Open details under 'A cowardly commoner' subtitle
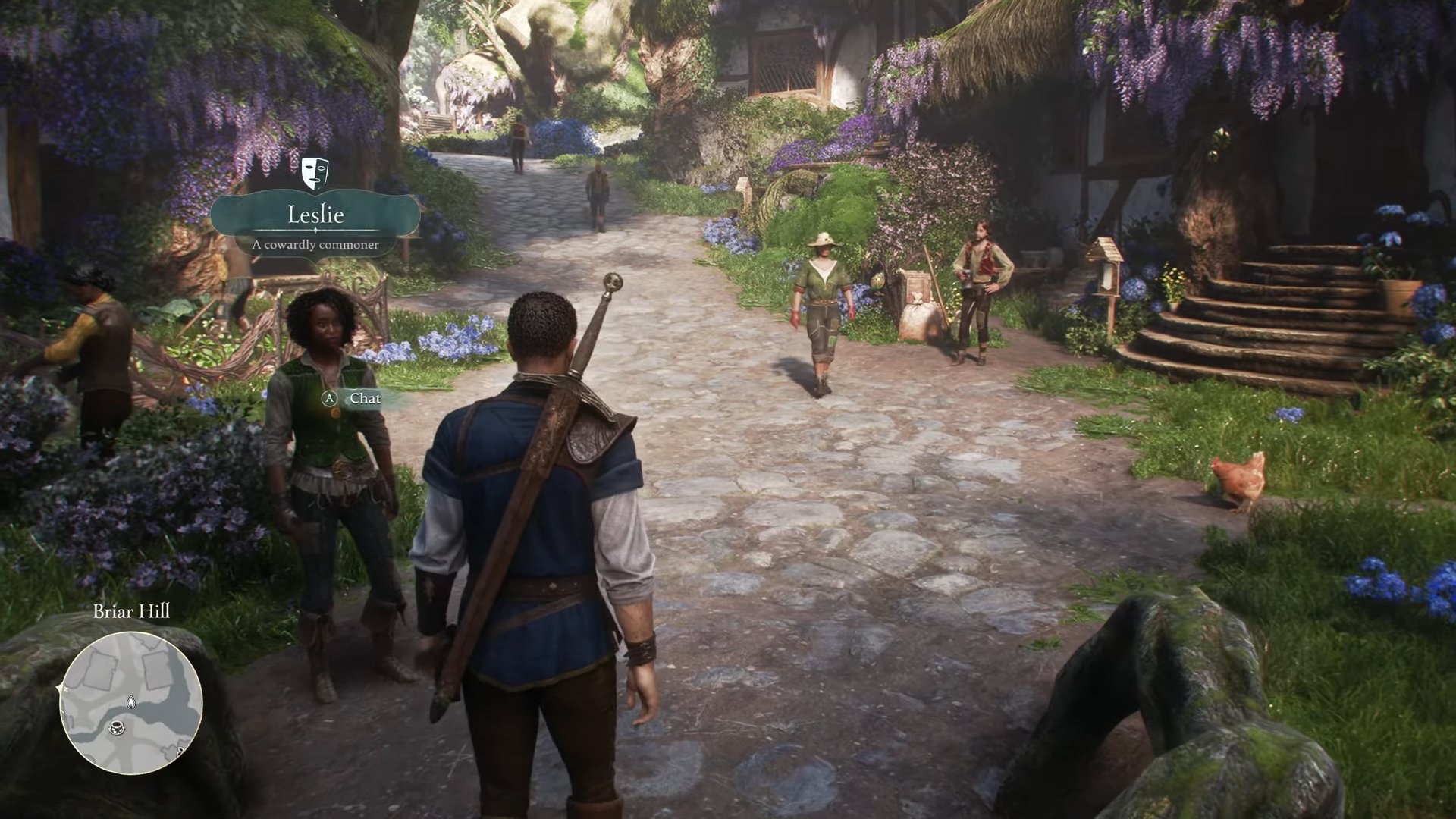 pyautogui.click(x=316, y=243)
